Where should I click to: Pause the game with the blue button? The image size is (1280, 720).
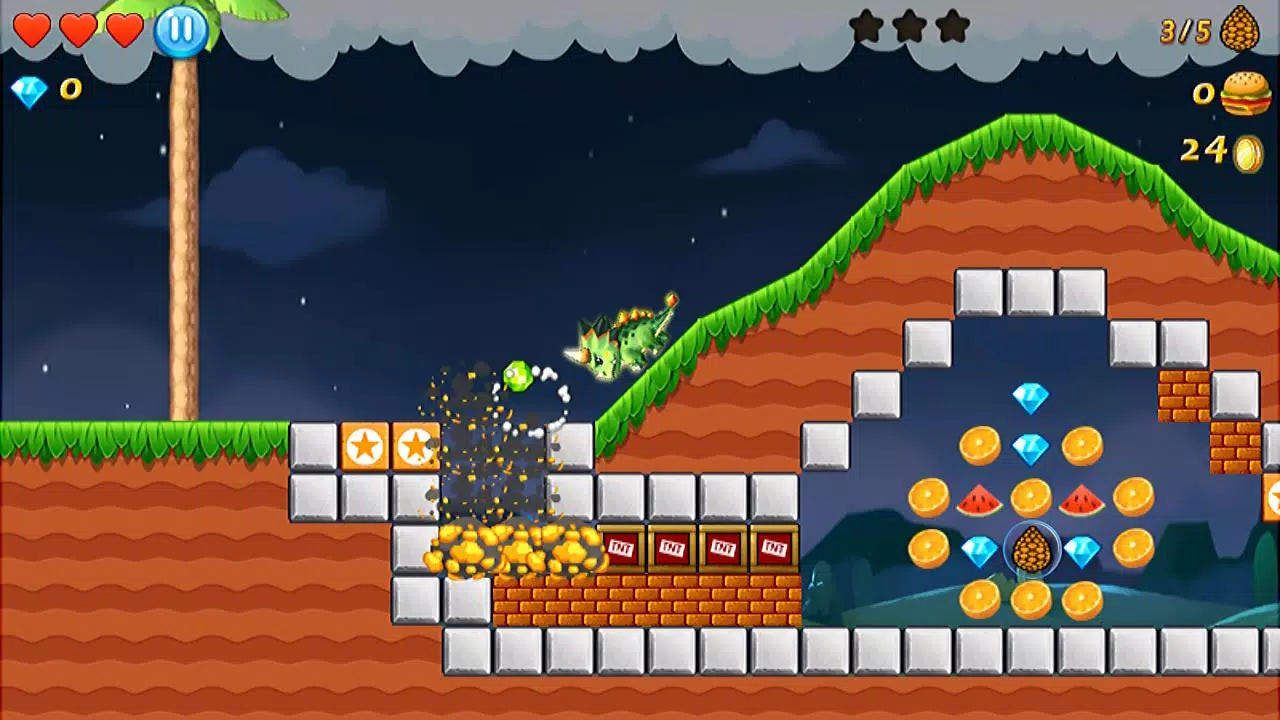[181, 29]
